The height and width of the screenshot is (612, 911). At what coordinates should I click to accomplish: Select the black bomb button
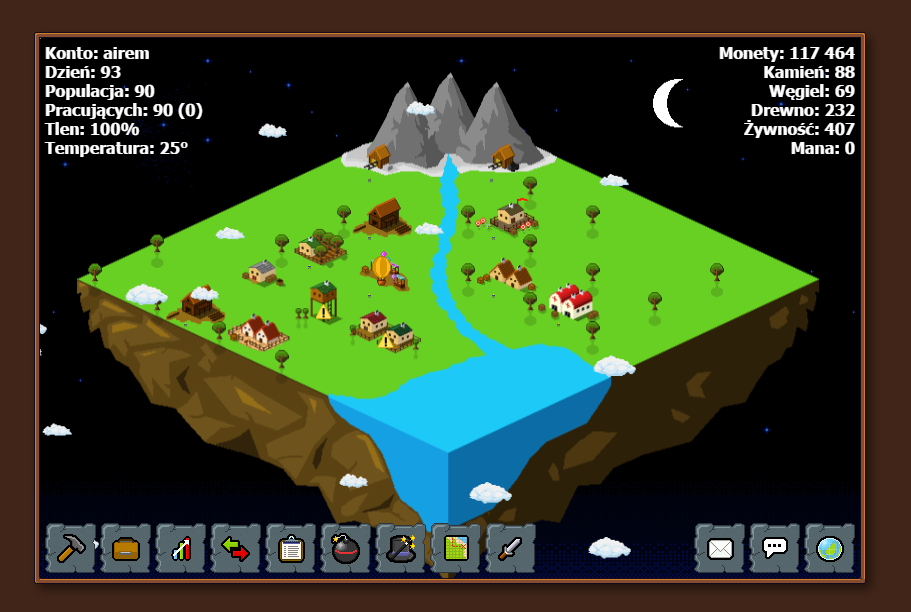pos(346,549)
